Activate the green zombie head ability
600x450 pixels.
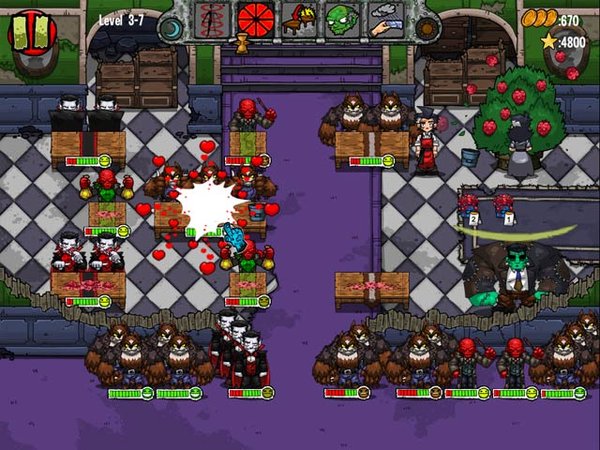coord(342,18)
